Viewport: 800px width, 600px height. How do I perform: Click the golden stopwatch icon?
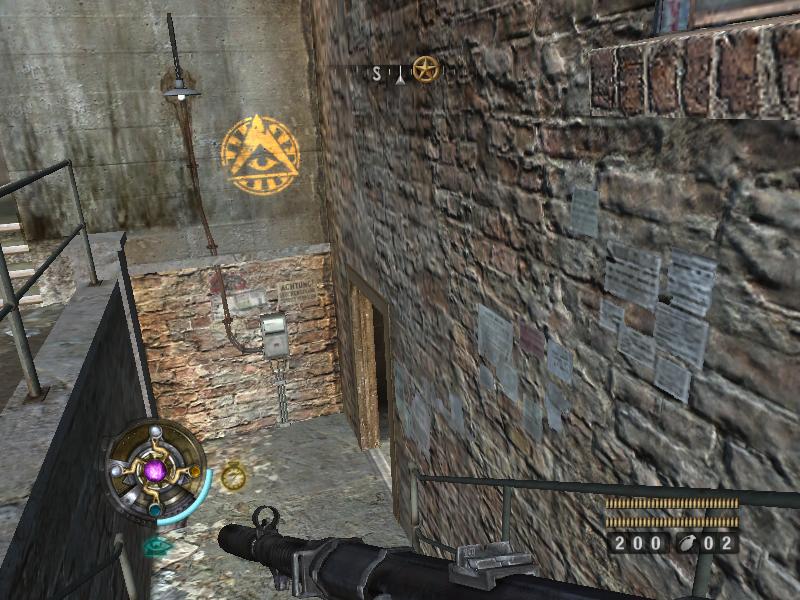click(233, 476)
